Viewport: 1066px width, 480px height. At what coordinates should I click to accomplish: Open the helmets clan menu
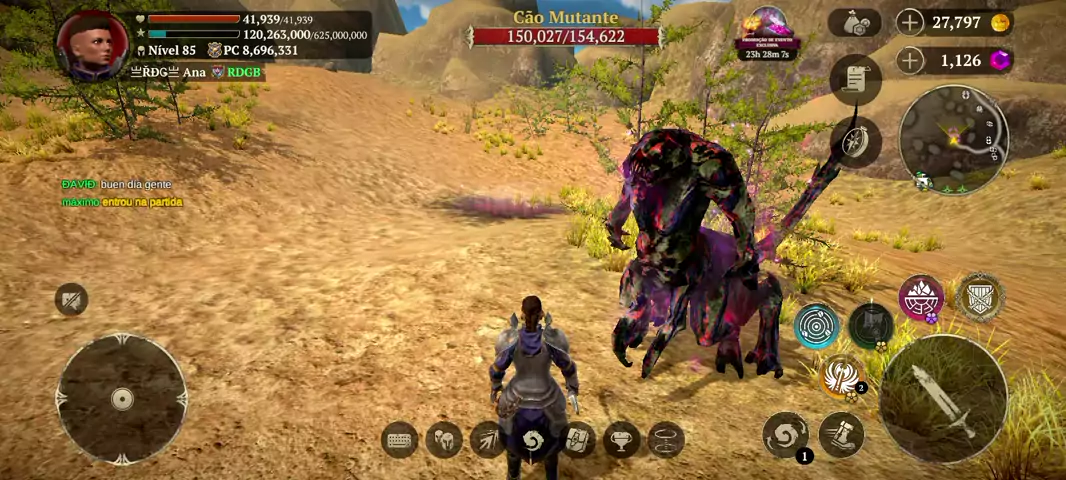click(x=444, y=440)
